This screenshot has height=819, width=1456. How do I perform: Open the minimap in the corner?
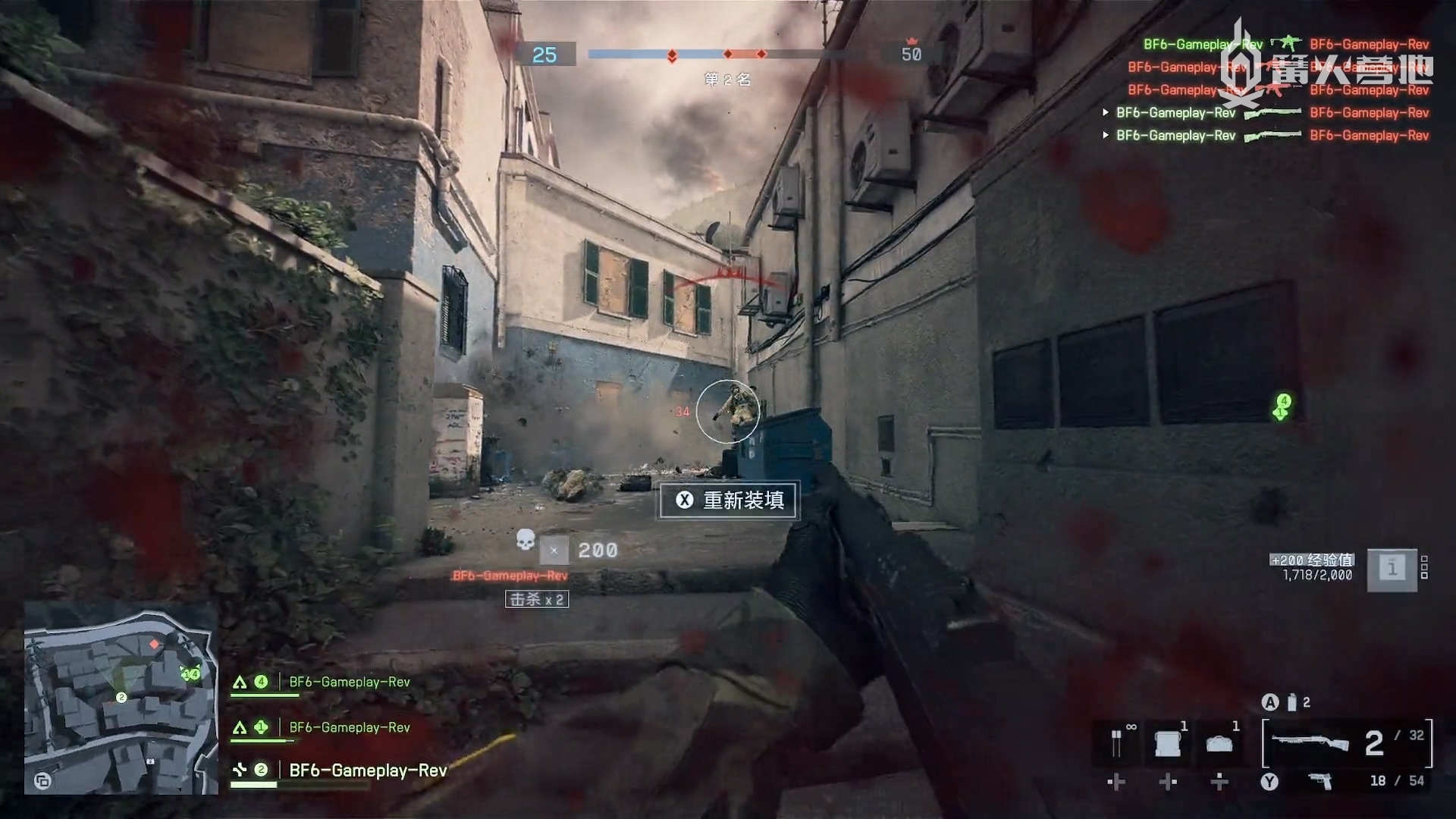click(121, 698)
